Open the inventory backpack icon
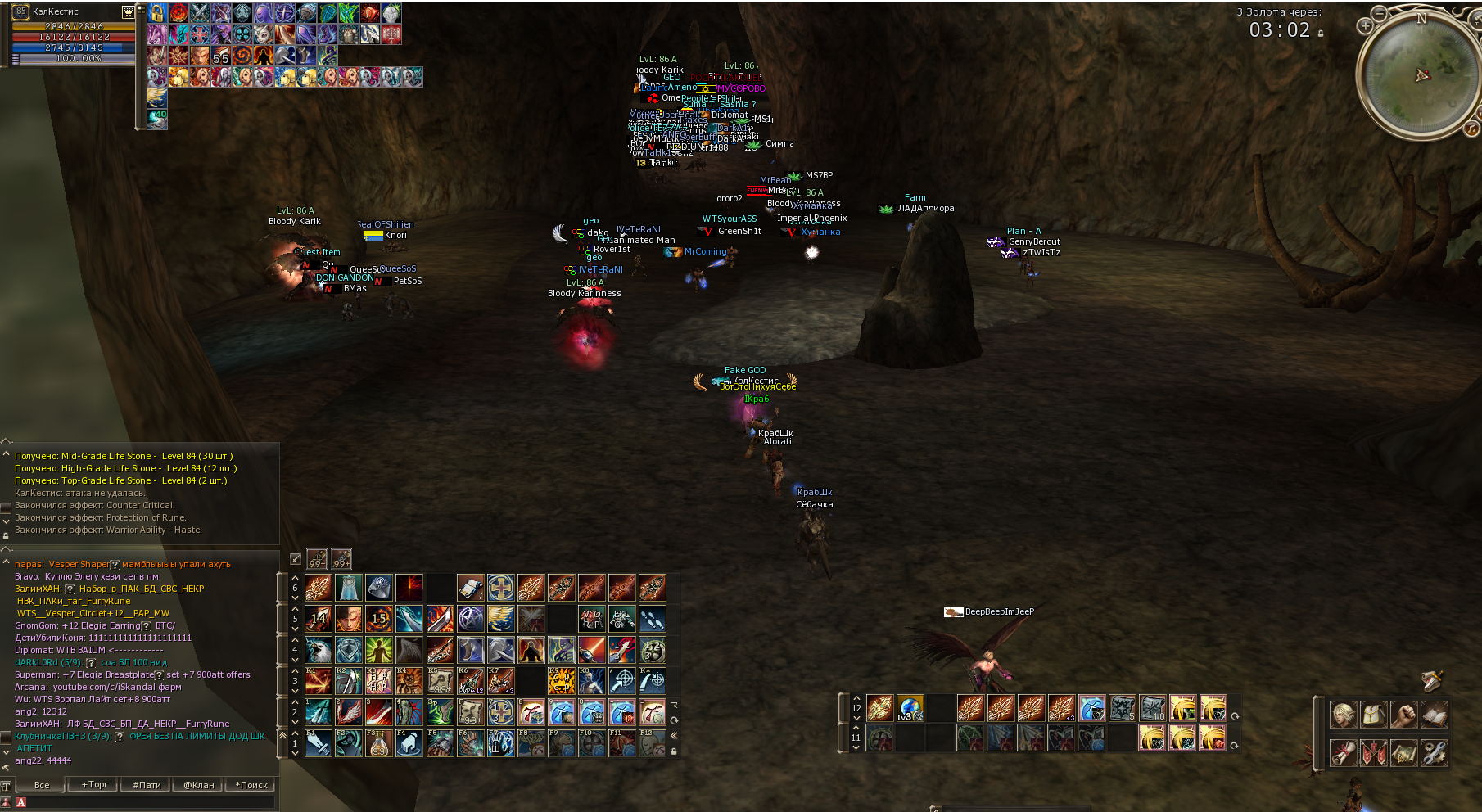Viewport: 1482px width, 812px height. coord(1373,715)
